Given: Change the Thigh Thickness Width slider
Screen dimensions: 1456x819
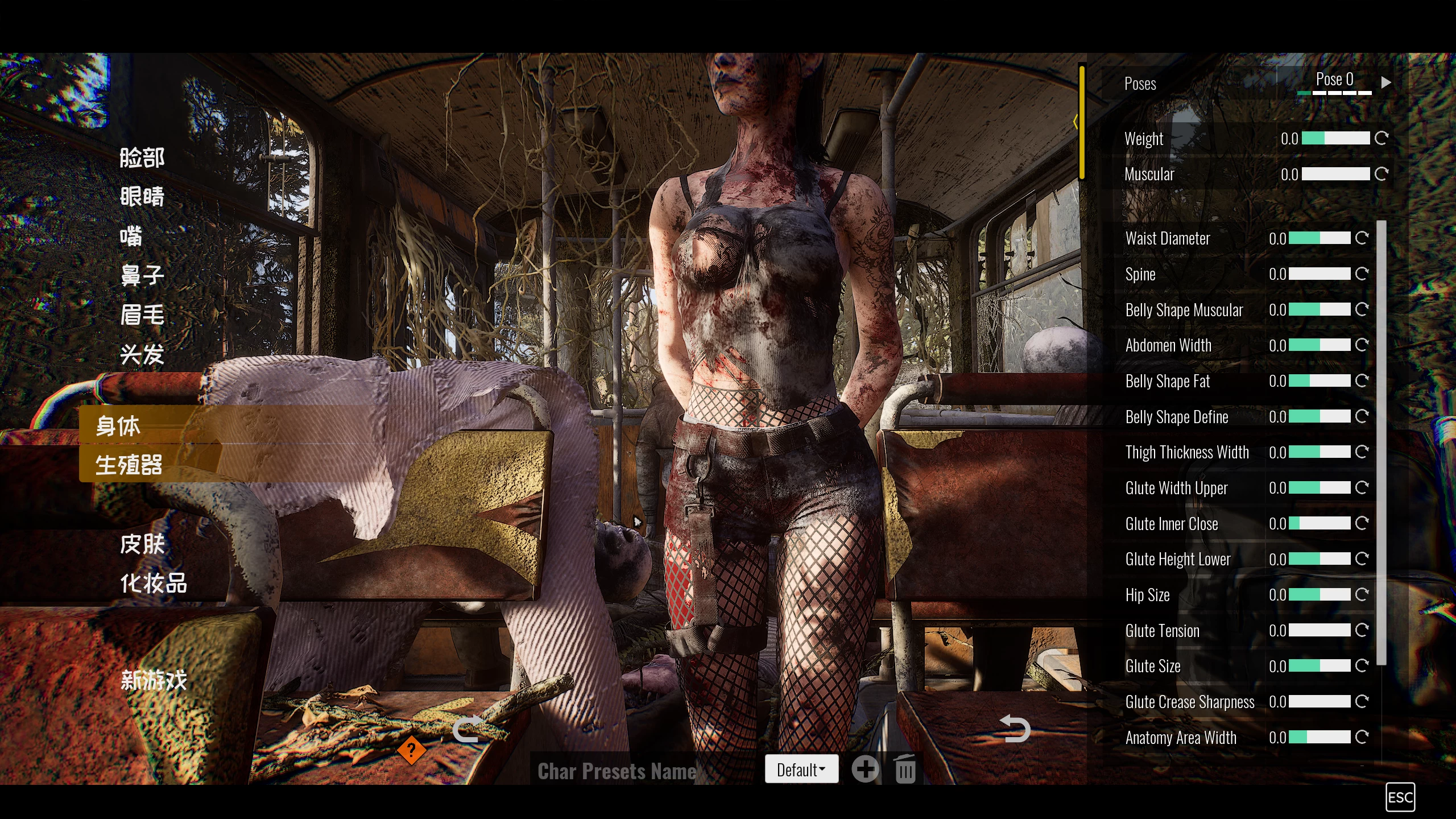Looking at the screenshot, I should tap(1319, 452).
